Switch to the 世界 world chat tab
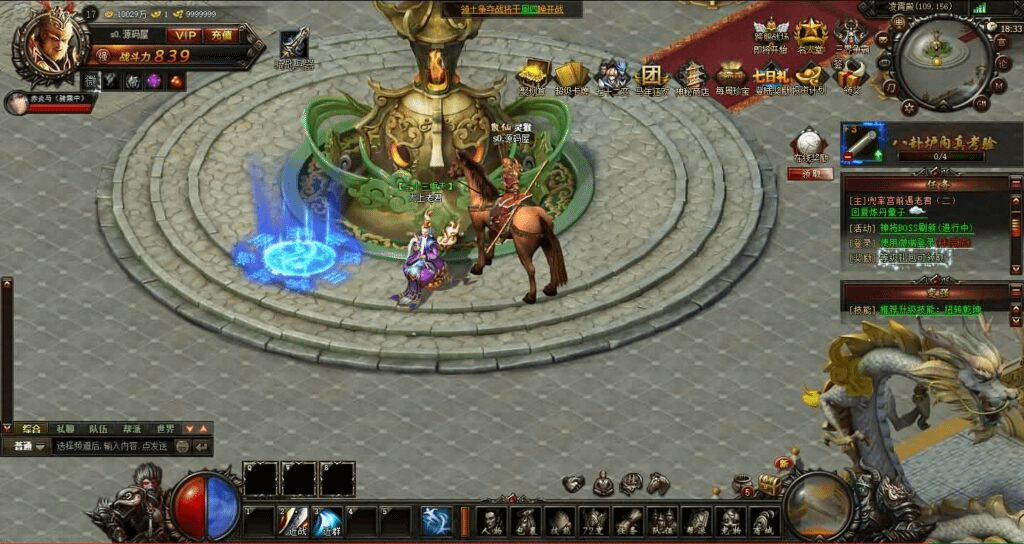 [x=164, y=429]
